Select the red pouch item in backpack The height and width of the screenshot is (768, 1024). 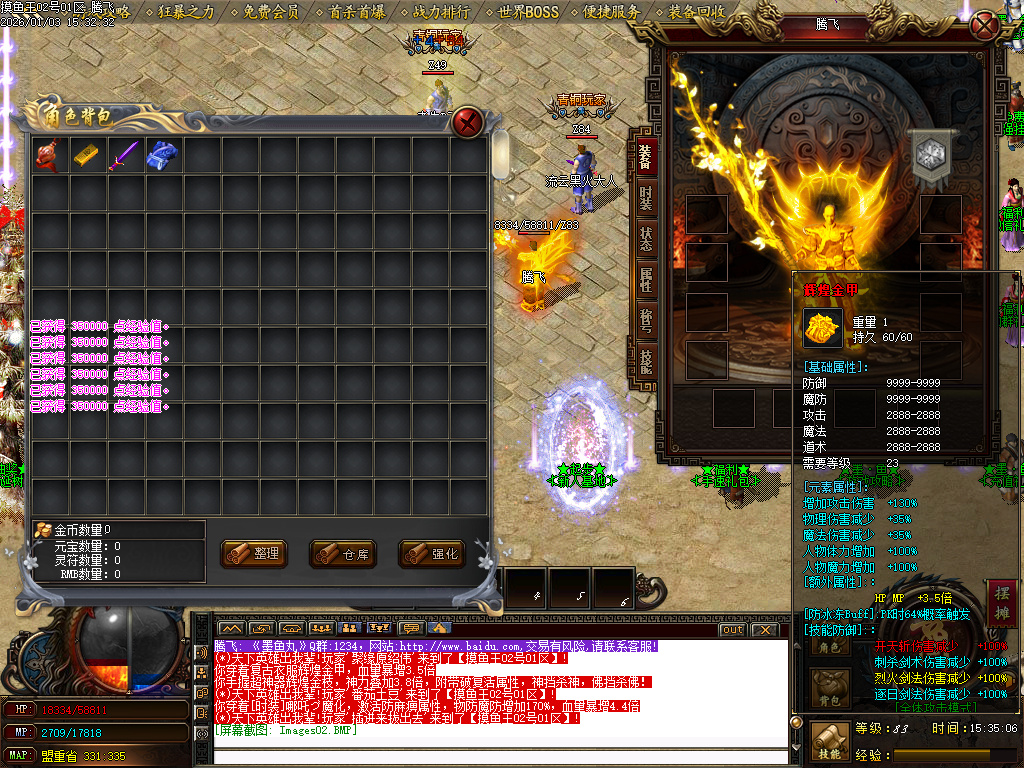coord(48,155)
